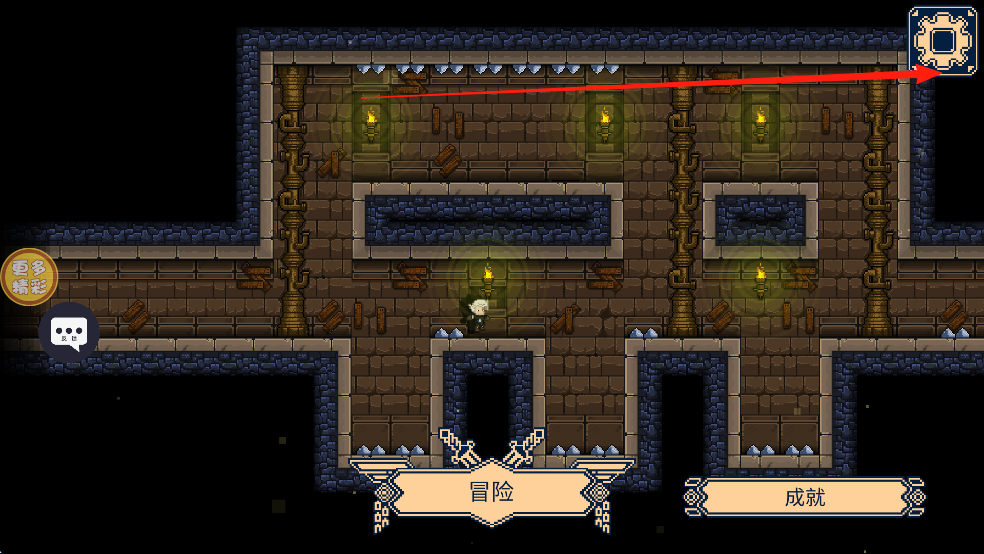Open the speech bubble feedback button
Viewport: 984px width, 554px height.
[69, 332]
